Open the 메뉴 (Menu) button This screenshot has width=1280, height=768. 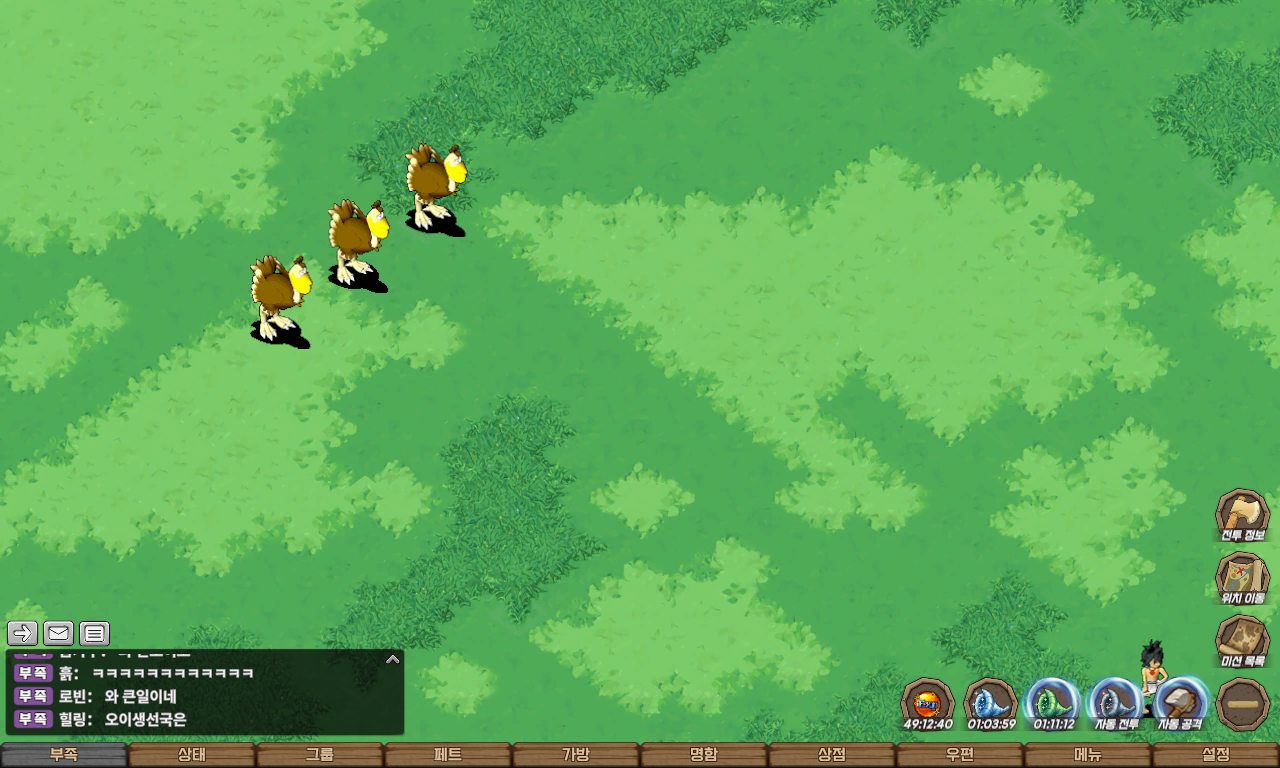coord(1088,755)
